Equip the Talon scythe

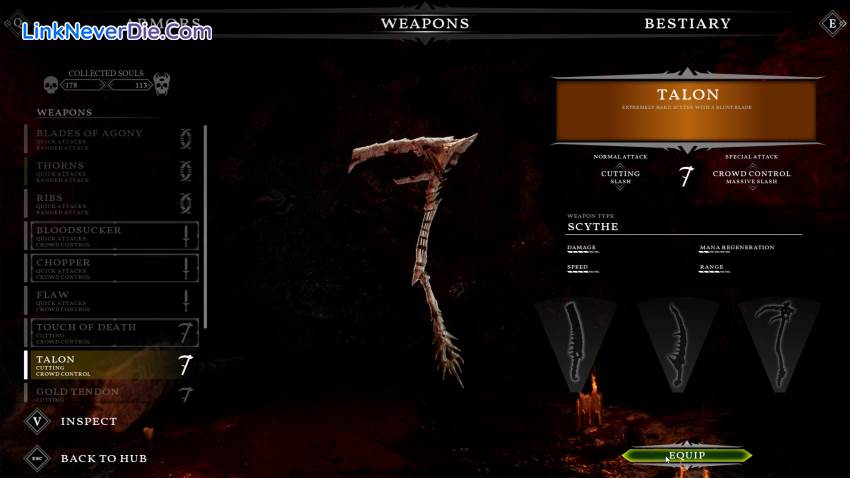[x=687, y=456]
